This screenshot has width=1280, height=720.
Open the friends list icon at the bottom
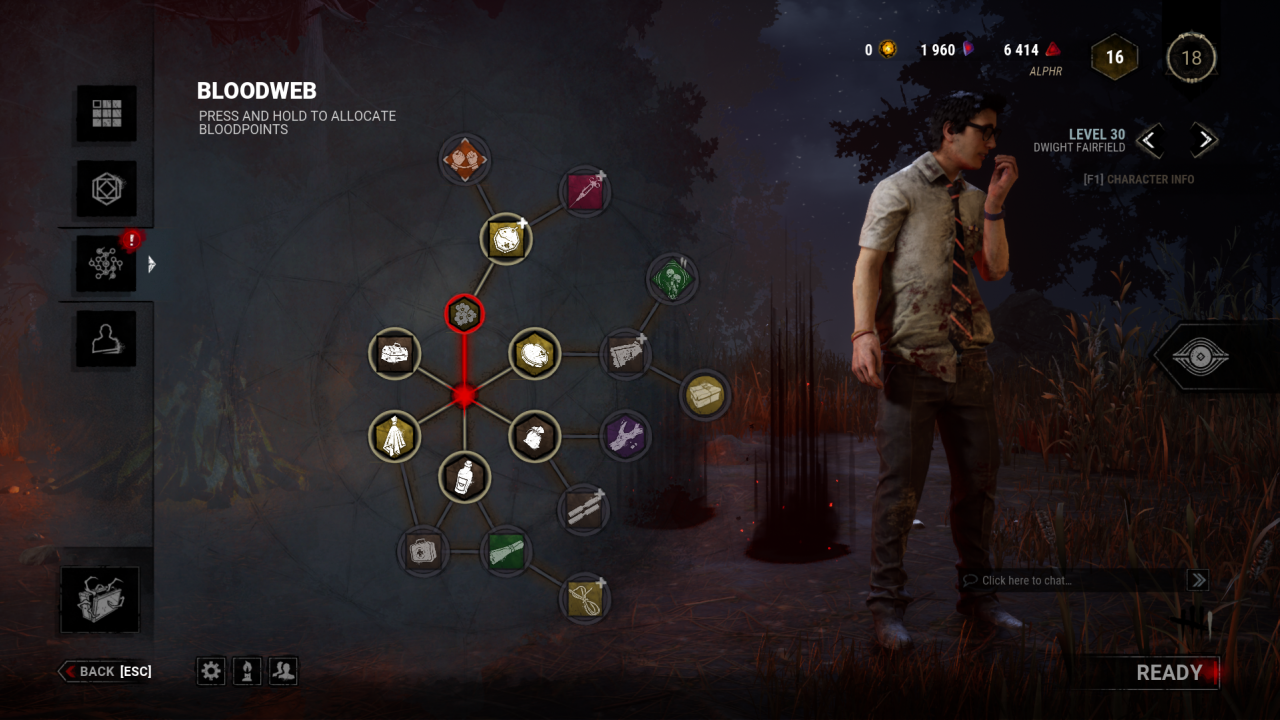click(x=283, y=671)
